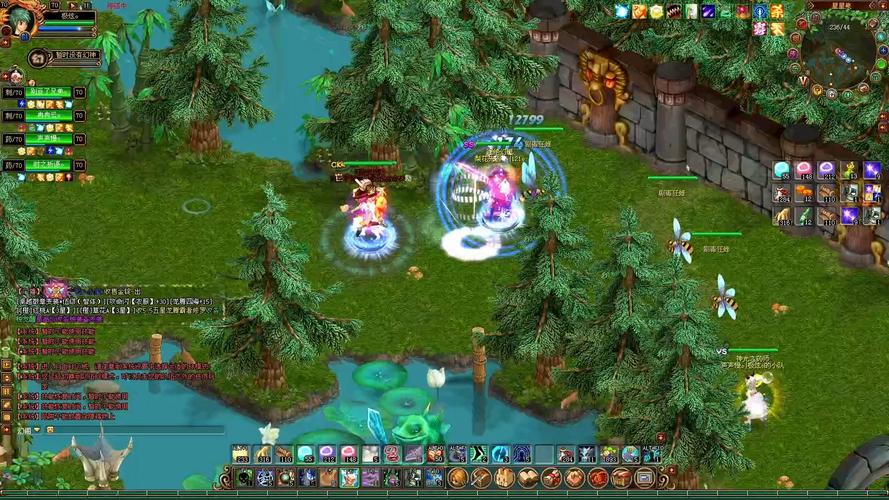Open the hammer menu button
The image size is (889, 500).
[x=481, y=478]
